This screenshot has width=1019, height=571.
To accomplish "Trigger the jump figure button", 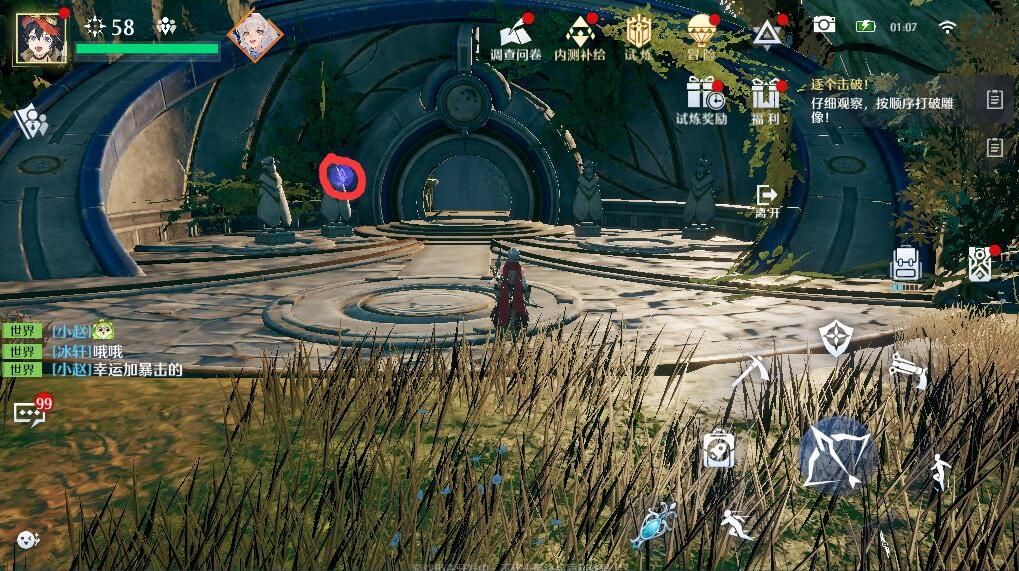I will [939, 471].
